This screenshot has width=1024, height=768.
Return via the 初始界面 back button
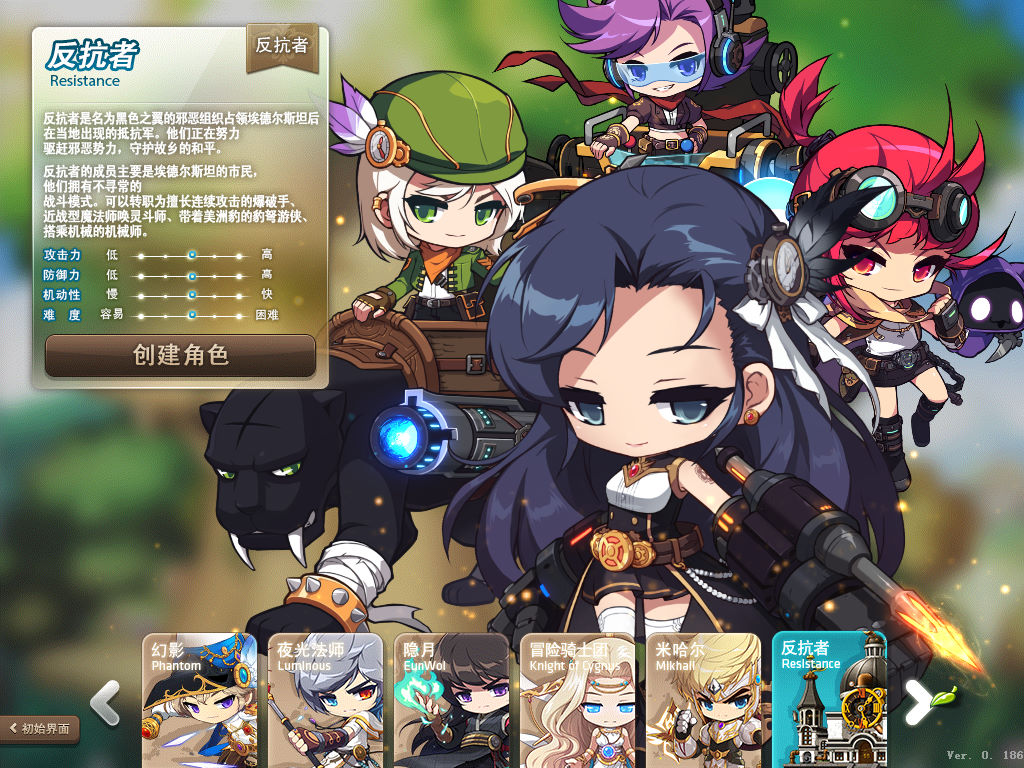click(x=40, y=729)
